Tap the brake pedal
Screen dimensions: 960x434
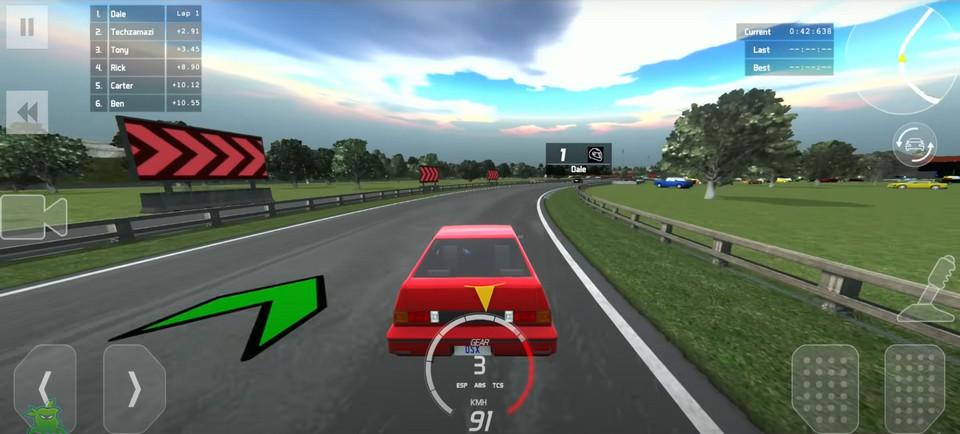[x=825, y=388]
